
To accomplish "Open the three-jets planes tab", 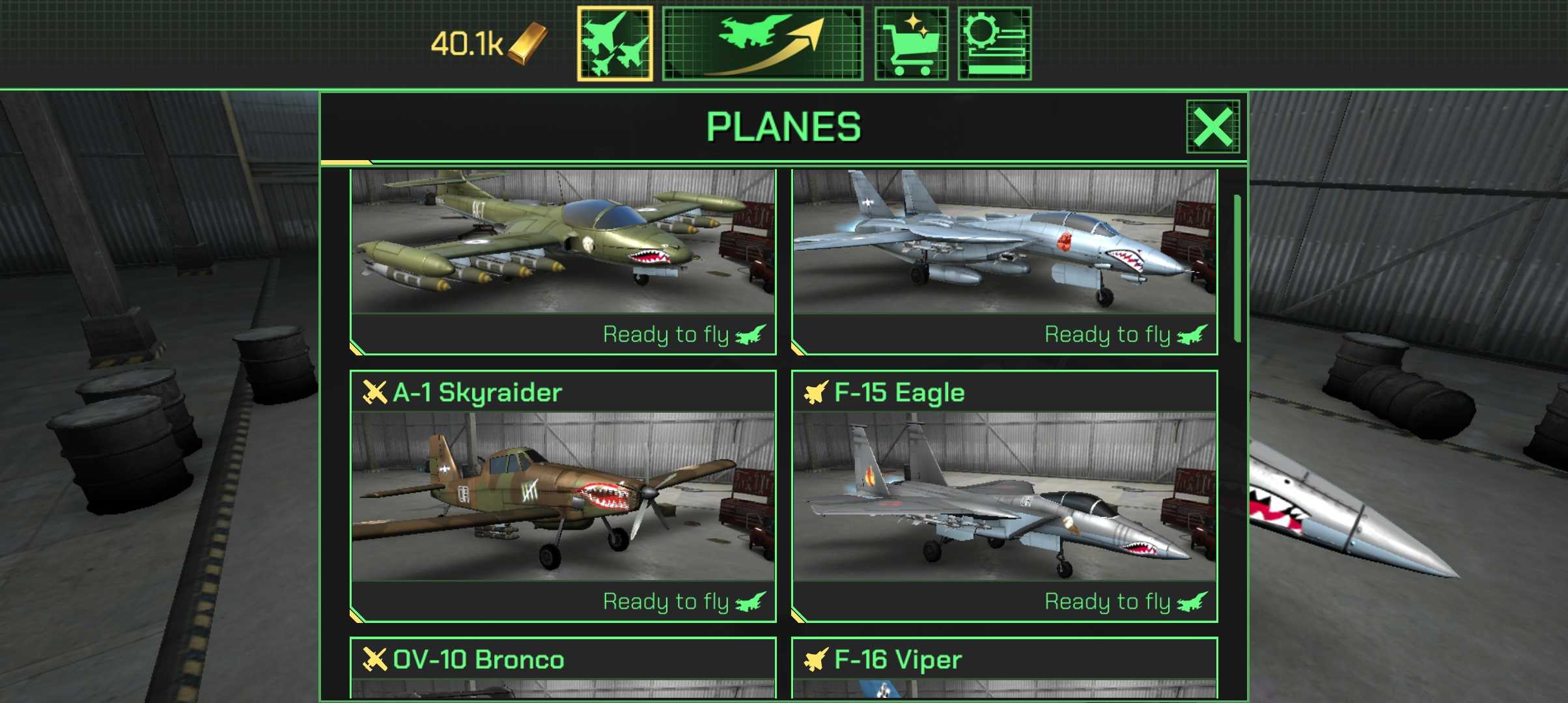I will (x=615, y=44).
